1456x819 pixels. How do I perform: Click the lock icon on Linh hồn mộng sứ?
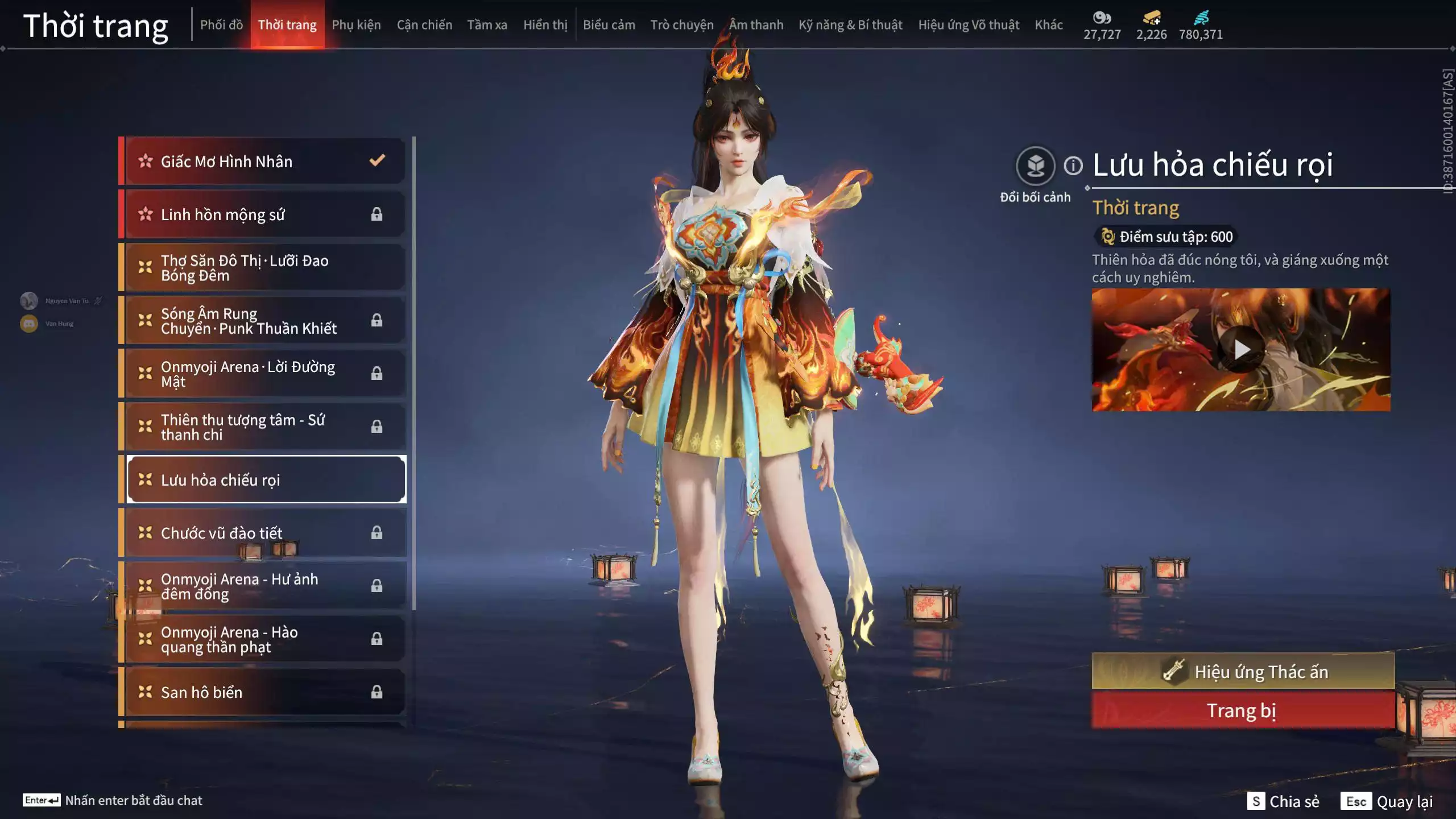[x=377, y=214]
